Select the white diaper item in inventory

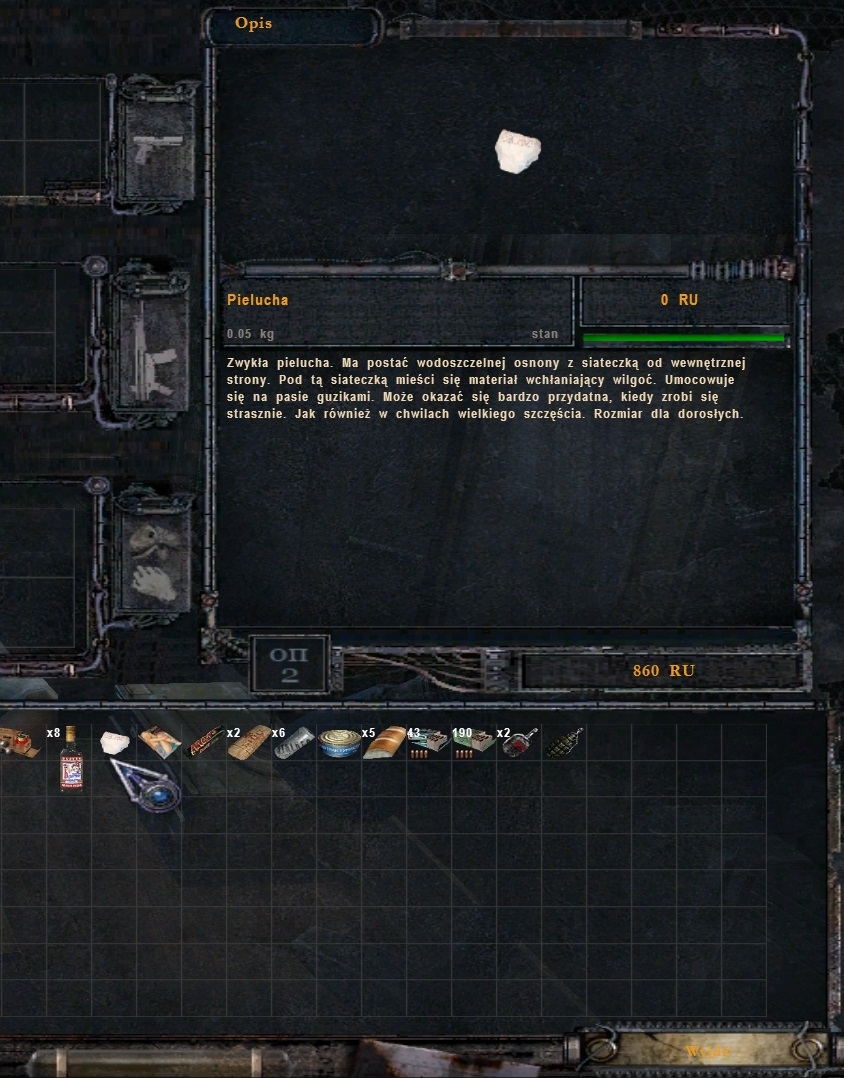pyautogui.click(x=115, y=742)
